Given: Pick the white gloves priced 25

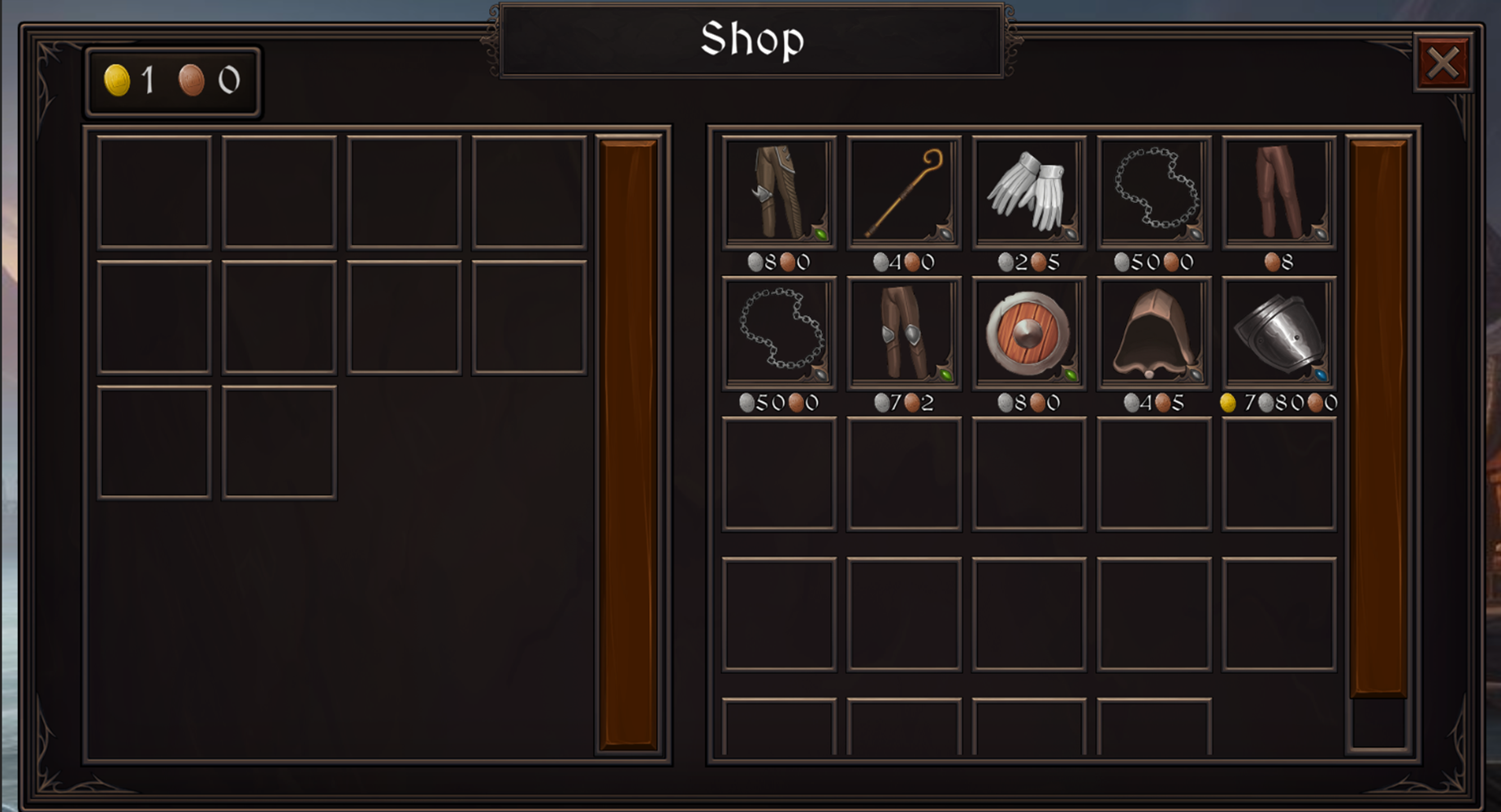Looking at the screenshot, I should (x=1028, y=192).
